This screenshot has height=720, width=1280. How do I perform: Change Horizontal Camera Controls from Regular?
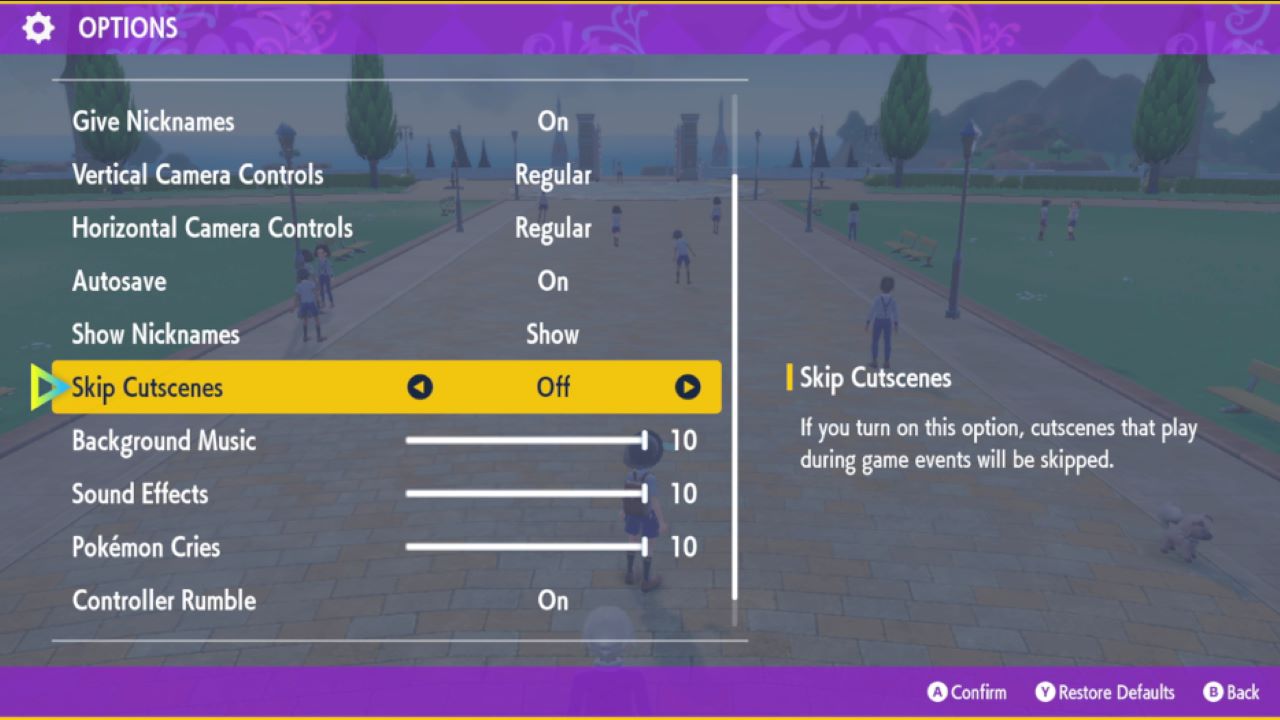point(553,228)
